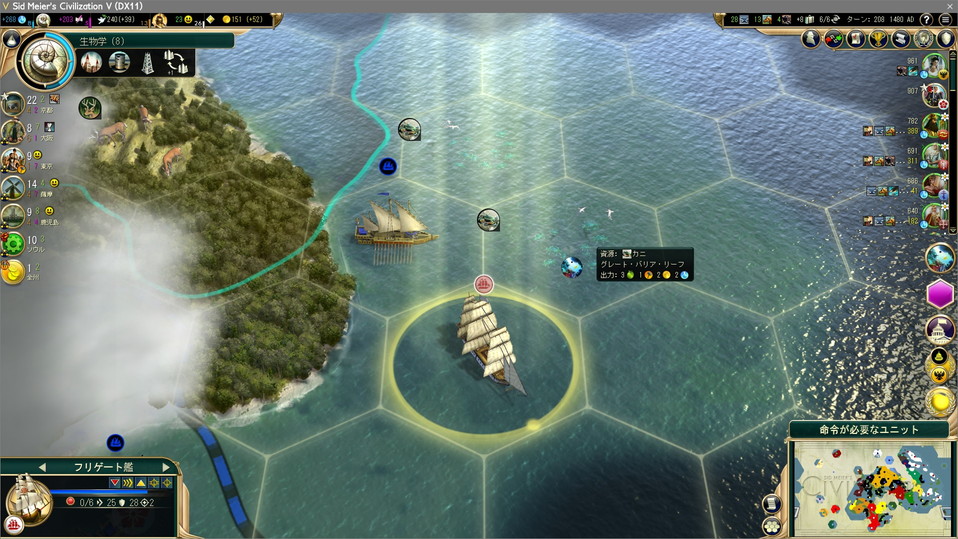Open the purple hexagon notification

click(940, 294)
